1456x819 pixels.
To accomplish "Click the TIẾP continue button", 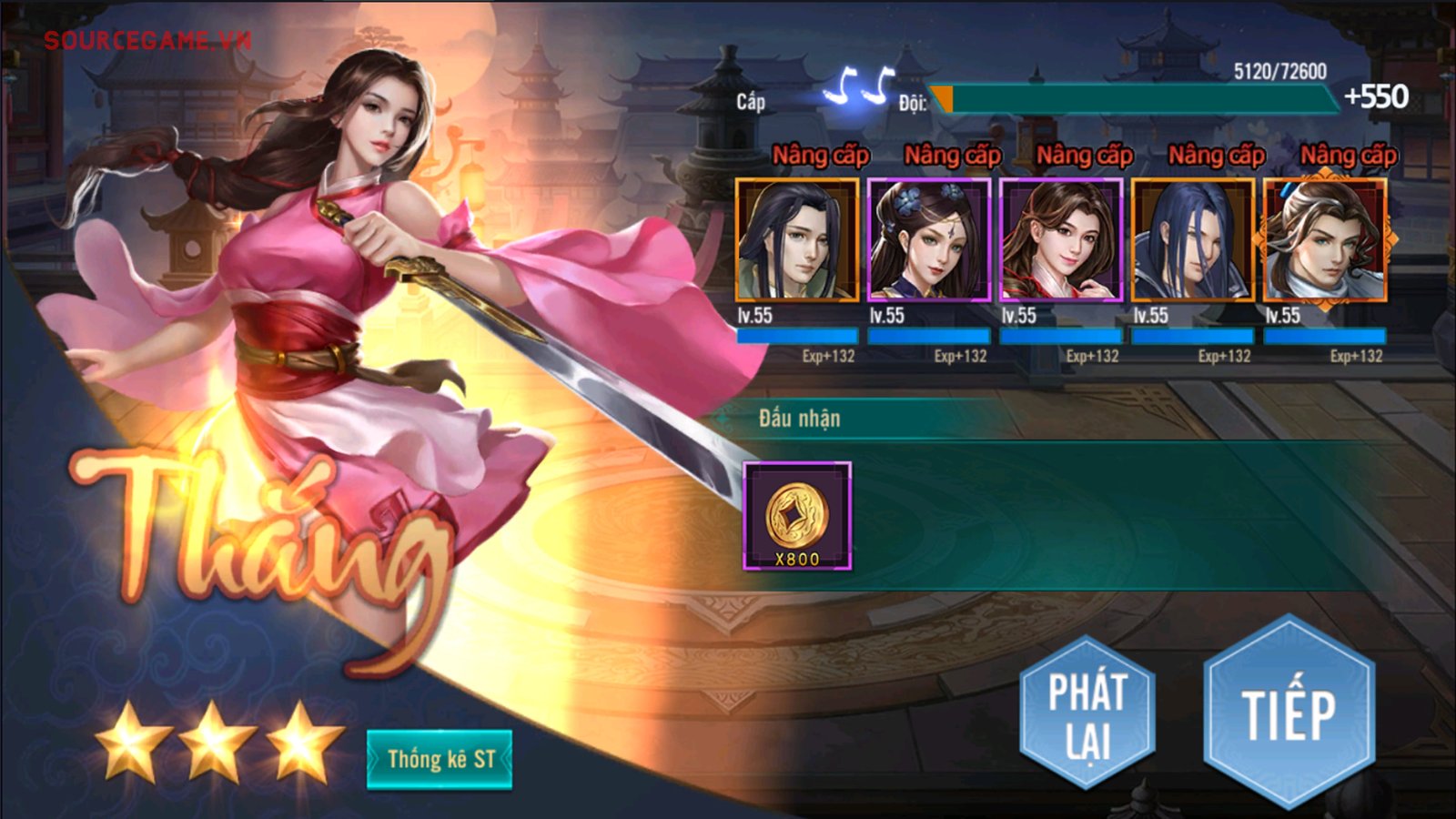I will [1289, 712].
